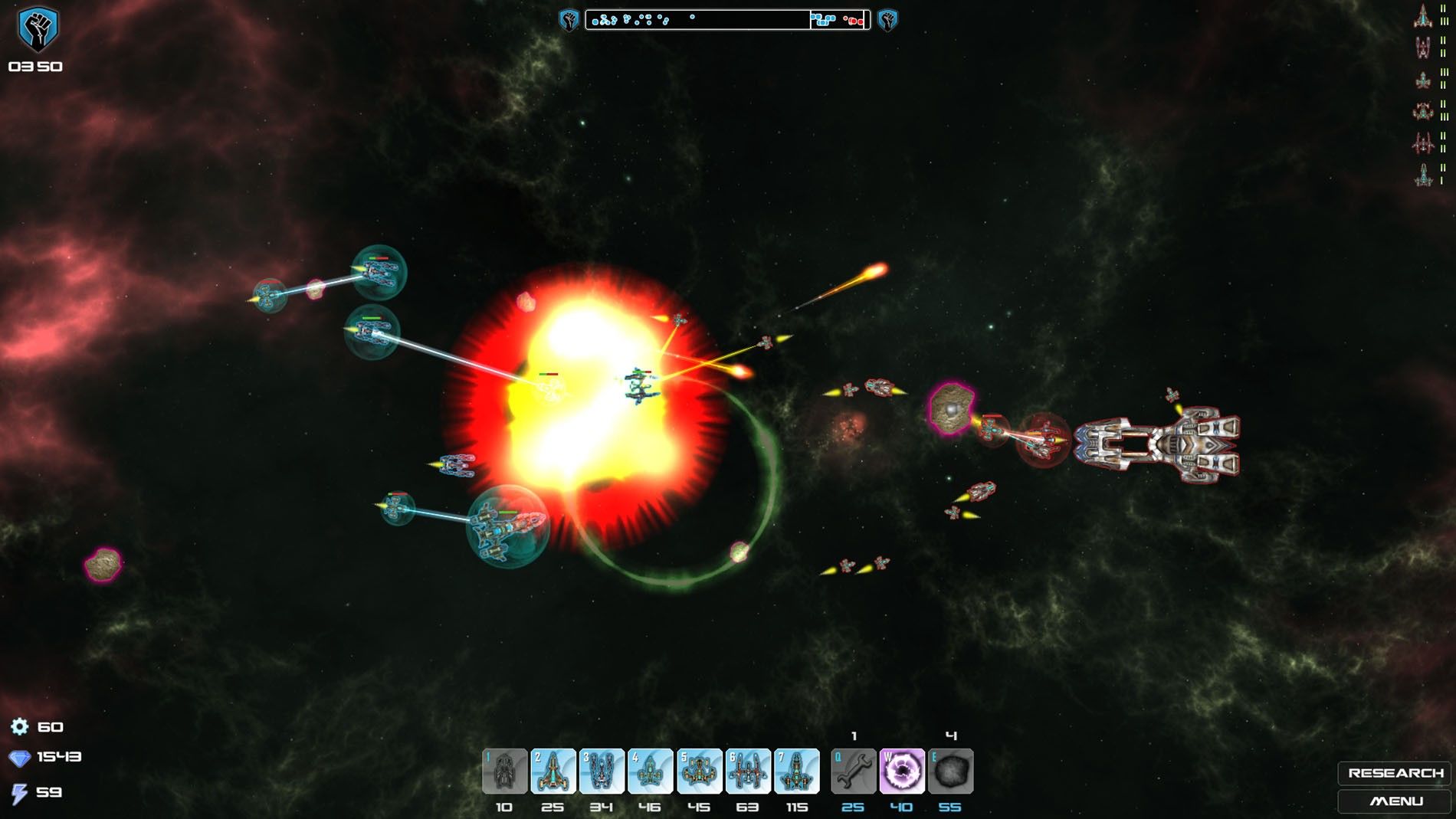Activate the wrench repair ability
1456x819 pixels.
(853, 771)
